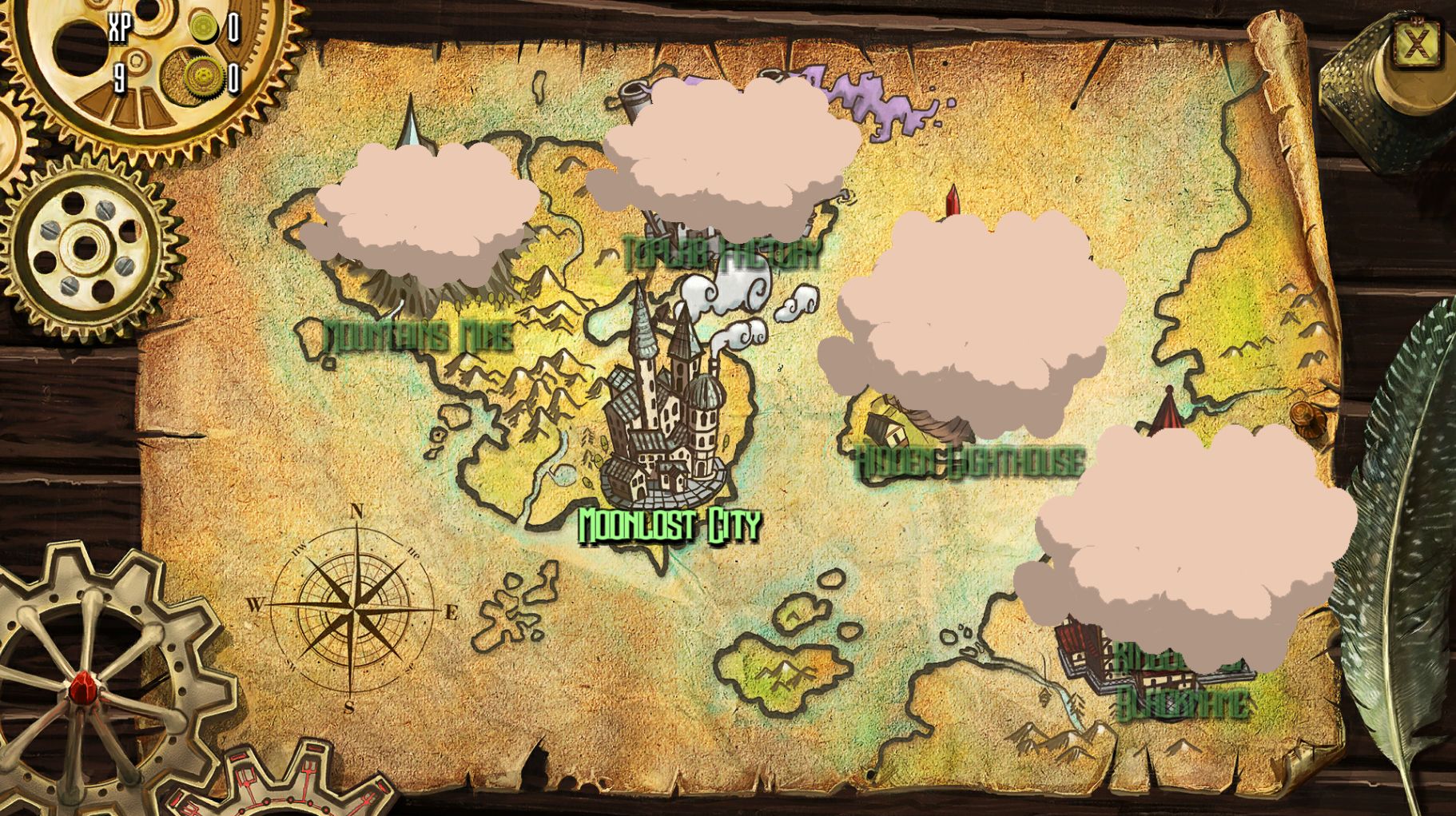Screen dimensions: 1456x816
Task: Close the world map with the X button
Action: [1417, 43]
